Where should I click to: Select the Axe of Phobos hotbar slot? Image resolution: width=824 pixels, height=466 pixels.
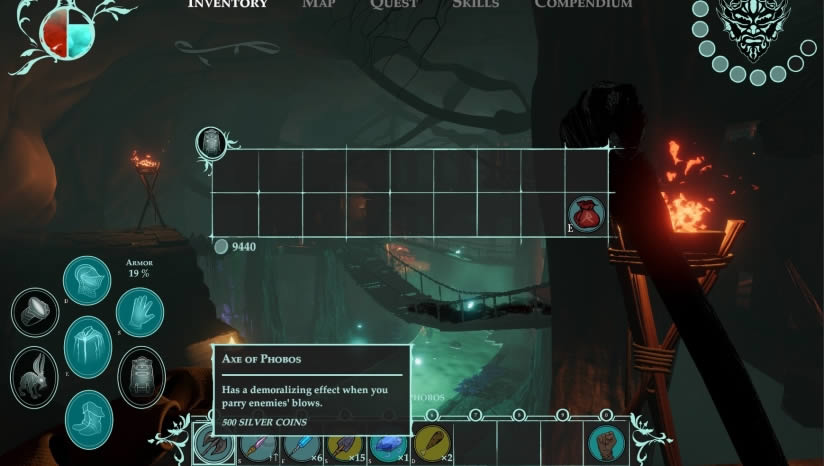(213, 442)
